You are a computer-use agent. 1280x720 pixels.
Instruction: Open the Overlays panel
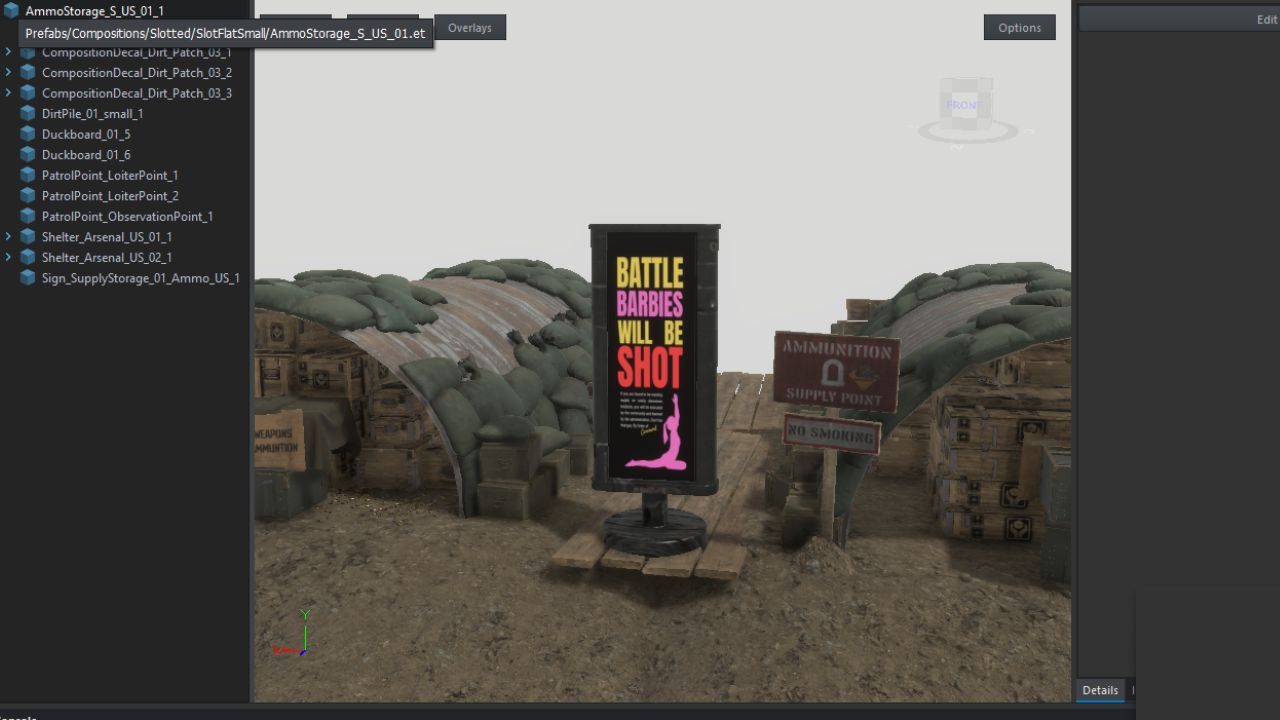(470, 27)
